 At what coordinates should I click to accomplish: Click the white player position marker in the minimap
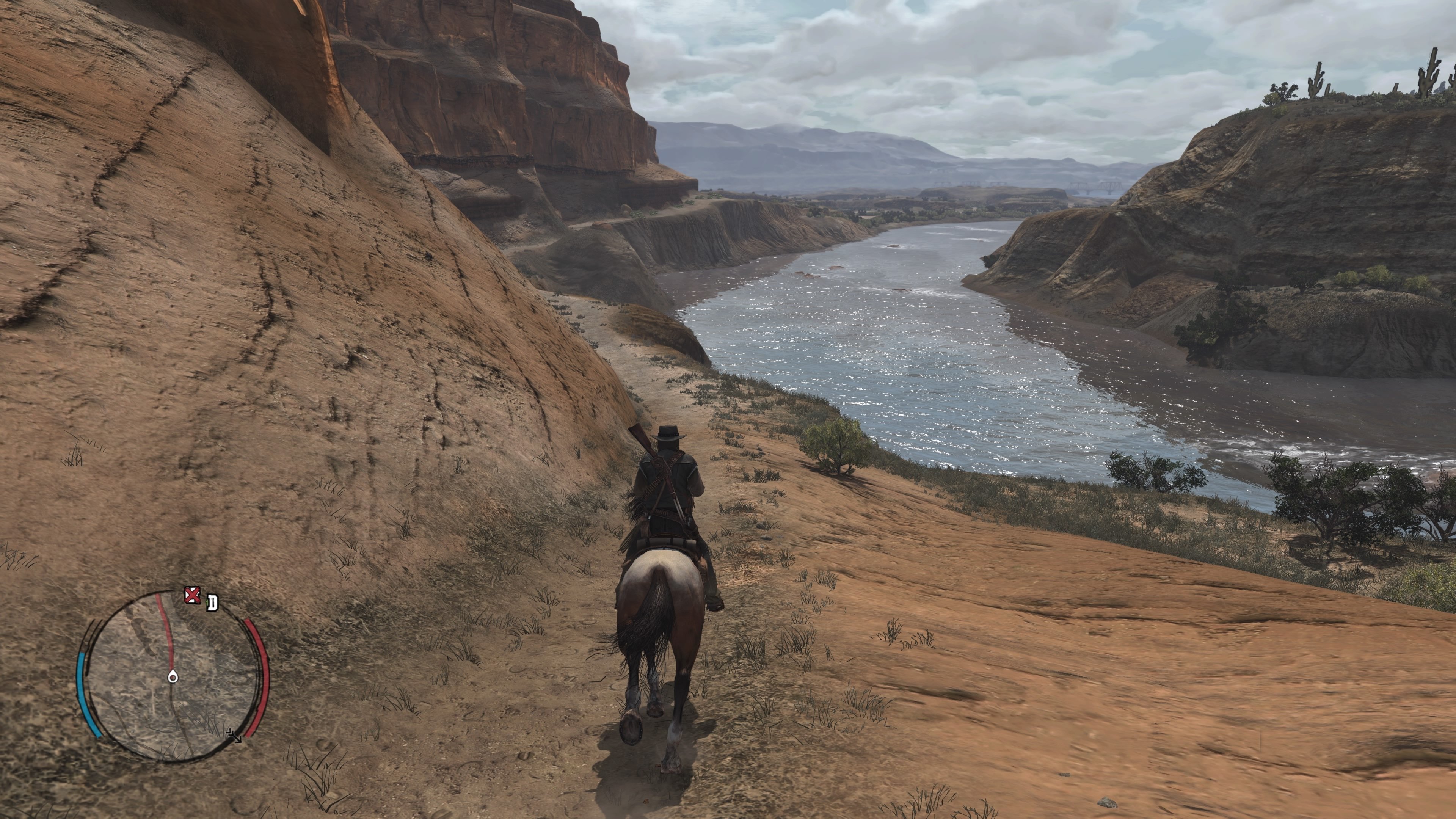[173, 676]
